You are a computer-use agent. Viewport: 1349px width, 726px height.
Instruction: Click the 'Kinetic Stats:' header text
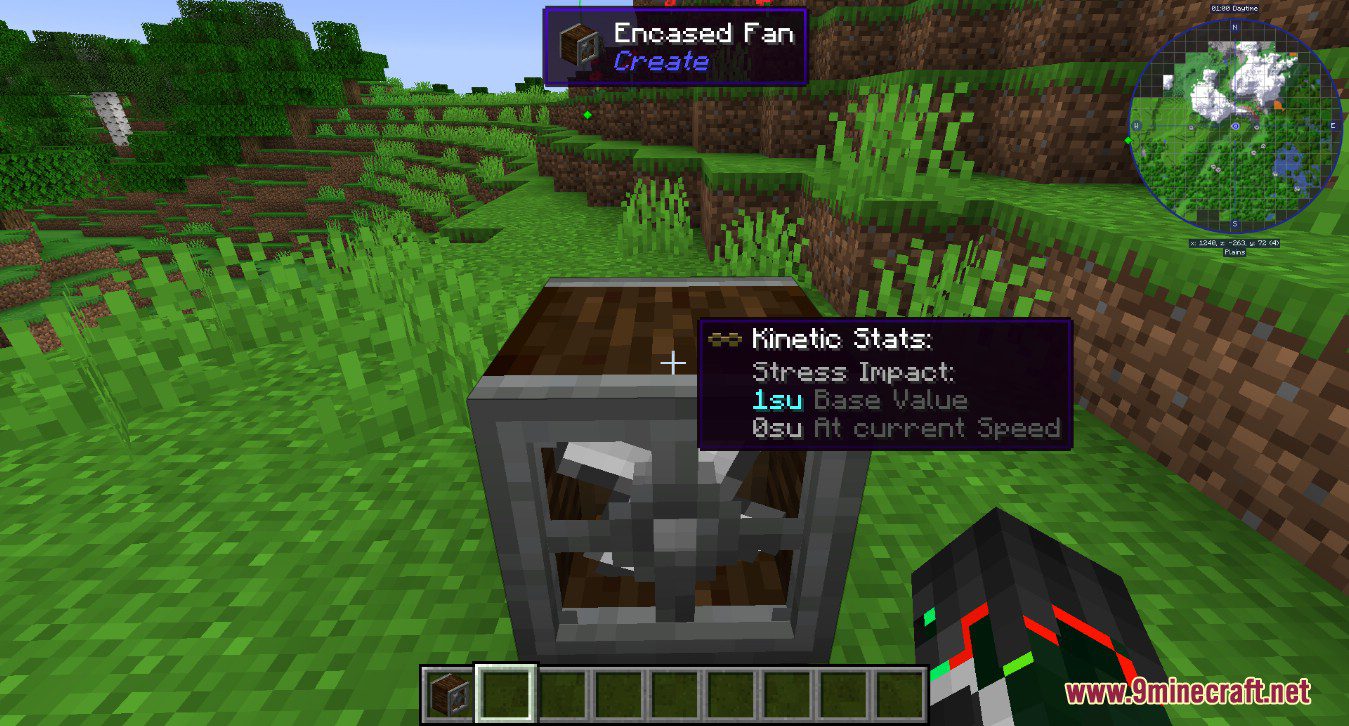[x=843, y=340]
